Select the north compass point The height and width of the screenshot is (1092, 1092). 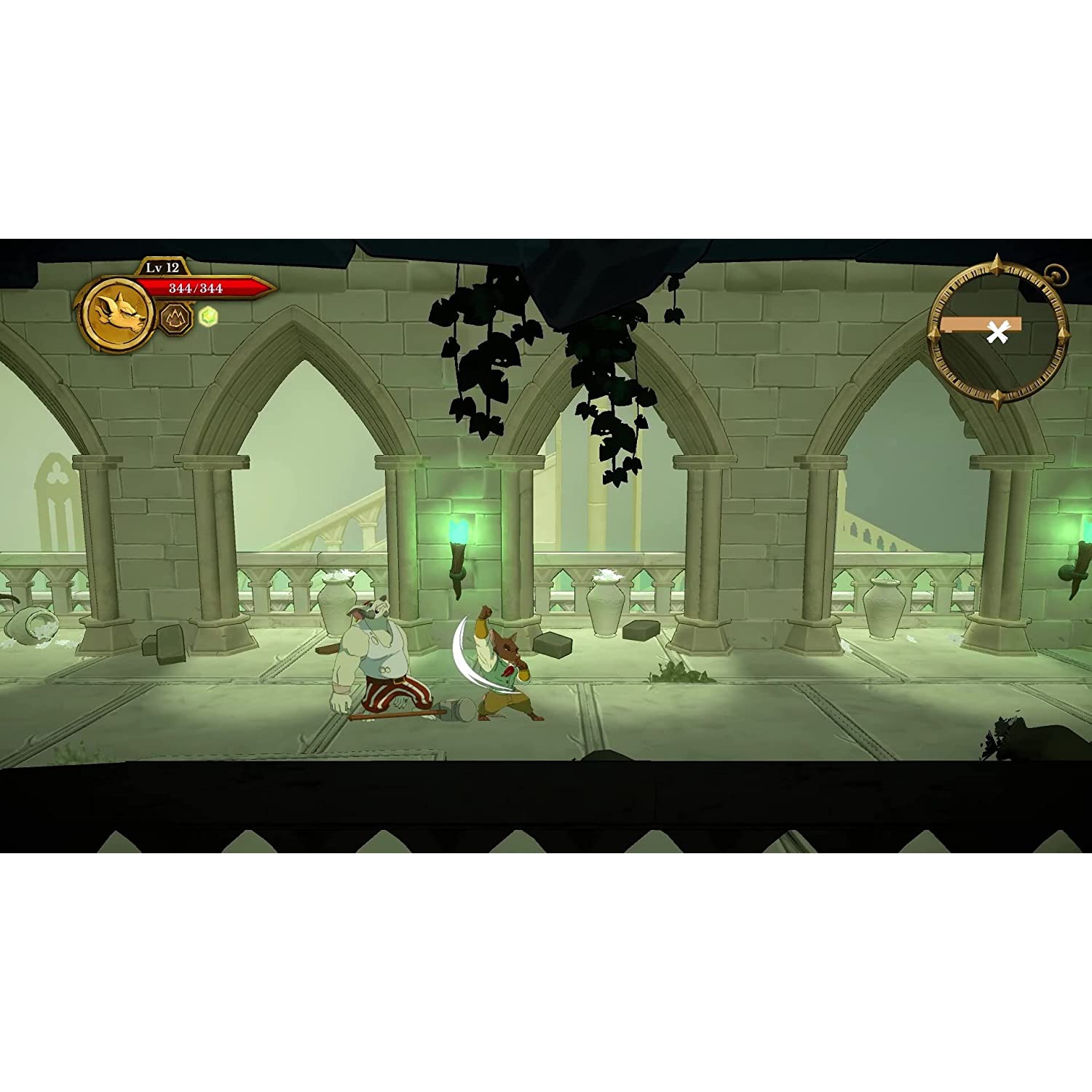pyautogui.click(x=997, y=264)
